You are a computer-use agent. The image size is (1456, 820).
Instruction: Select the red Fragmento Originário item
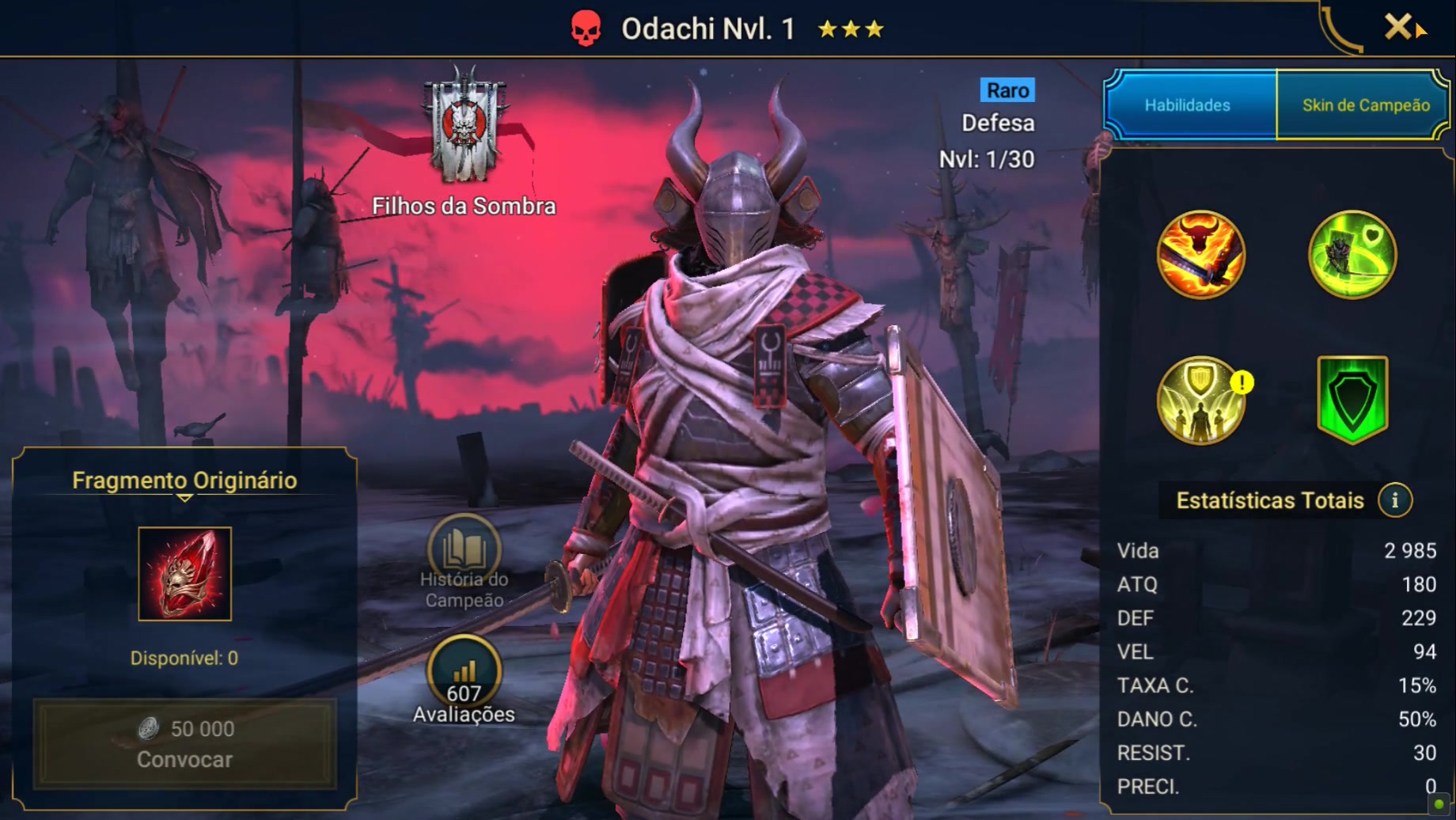[x=185, y=574]
